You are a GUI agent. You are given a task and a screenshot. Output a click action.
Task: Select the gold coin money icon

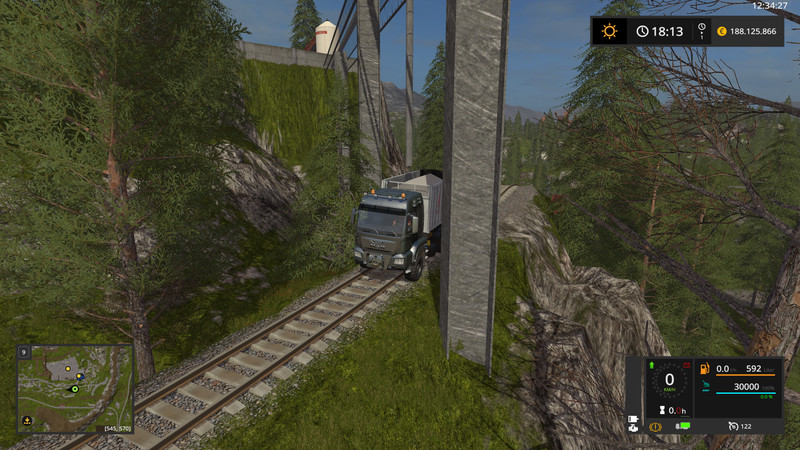[x=719, y=31]
